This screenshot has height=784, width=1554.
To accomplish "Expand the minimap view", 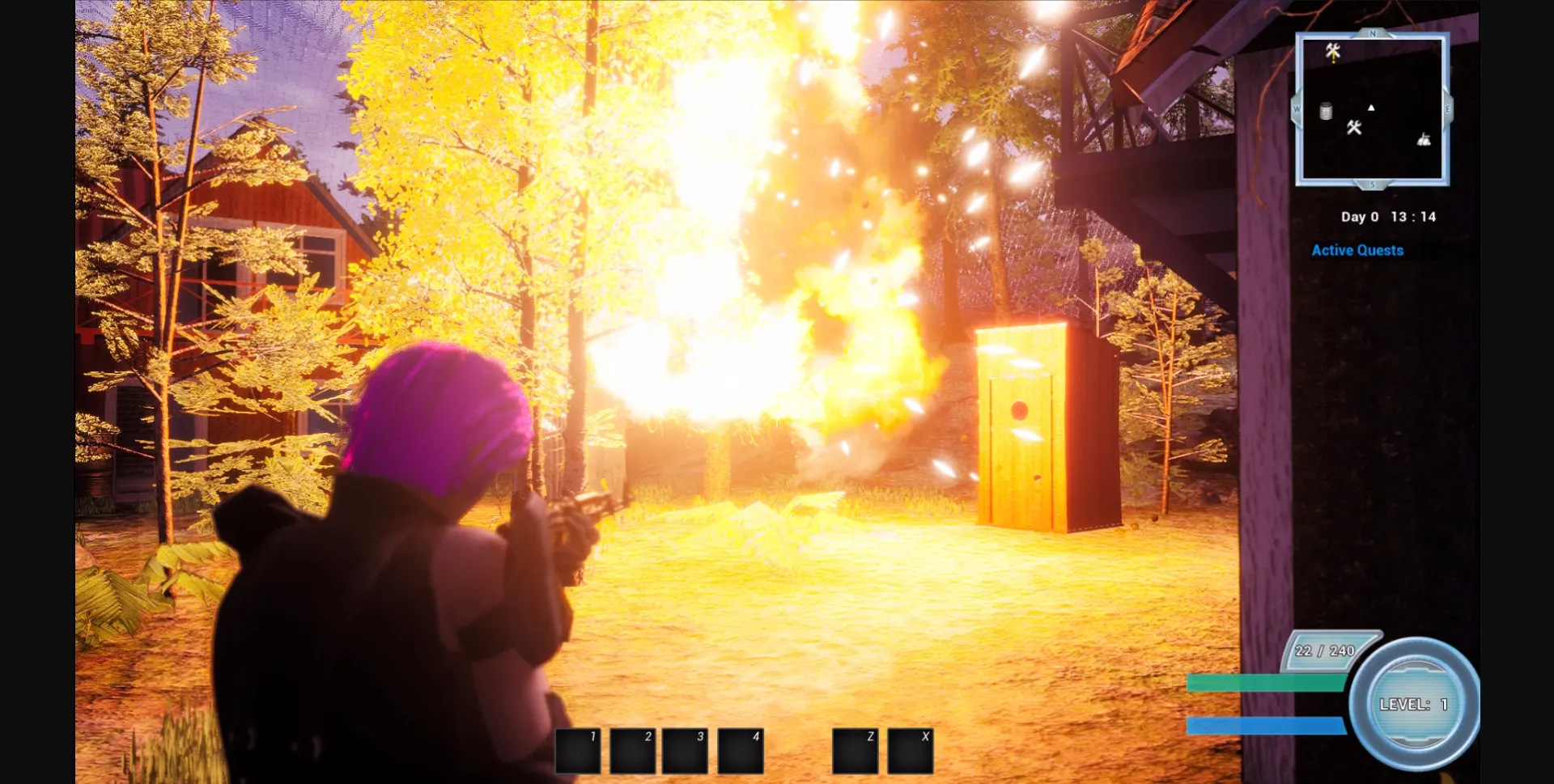I will 1374,109.
